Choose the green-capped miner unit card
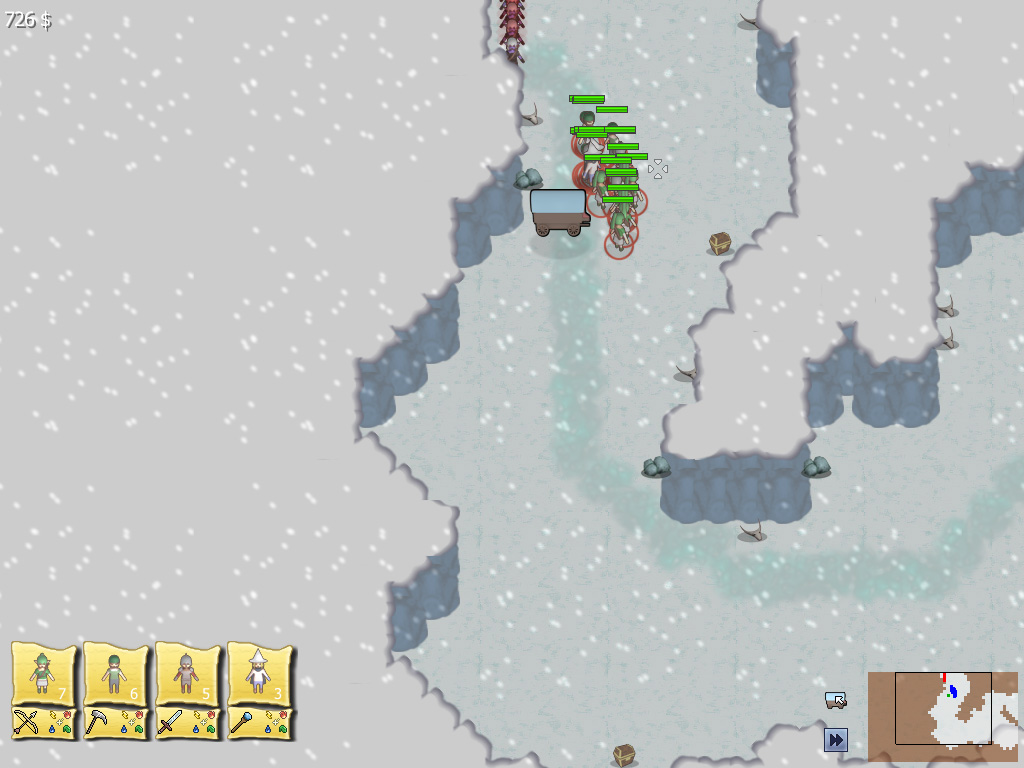This screenshot has width=1024, height=768. click(115, 674)
